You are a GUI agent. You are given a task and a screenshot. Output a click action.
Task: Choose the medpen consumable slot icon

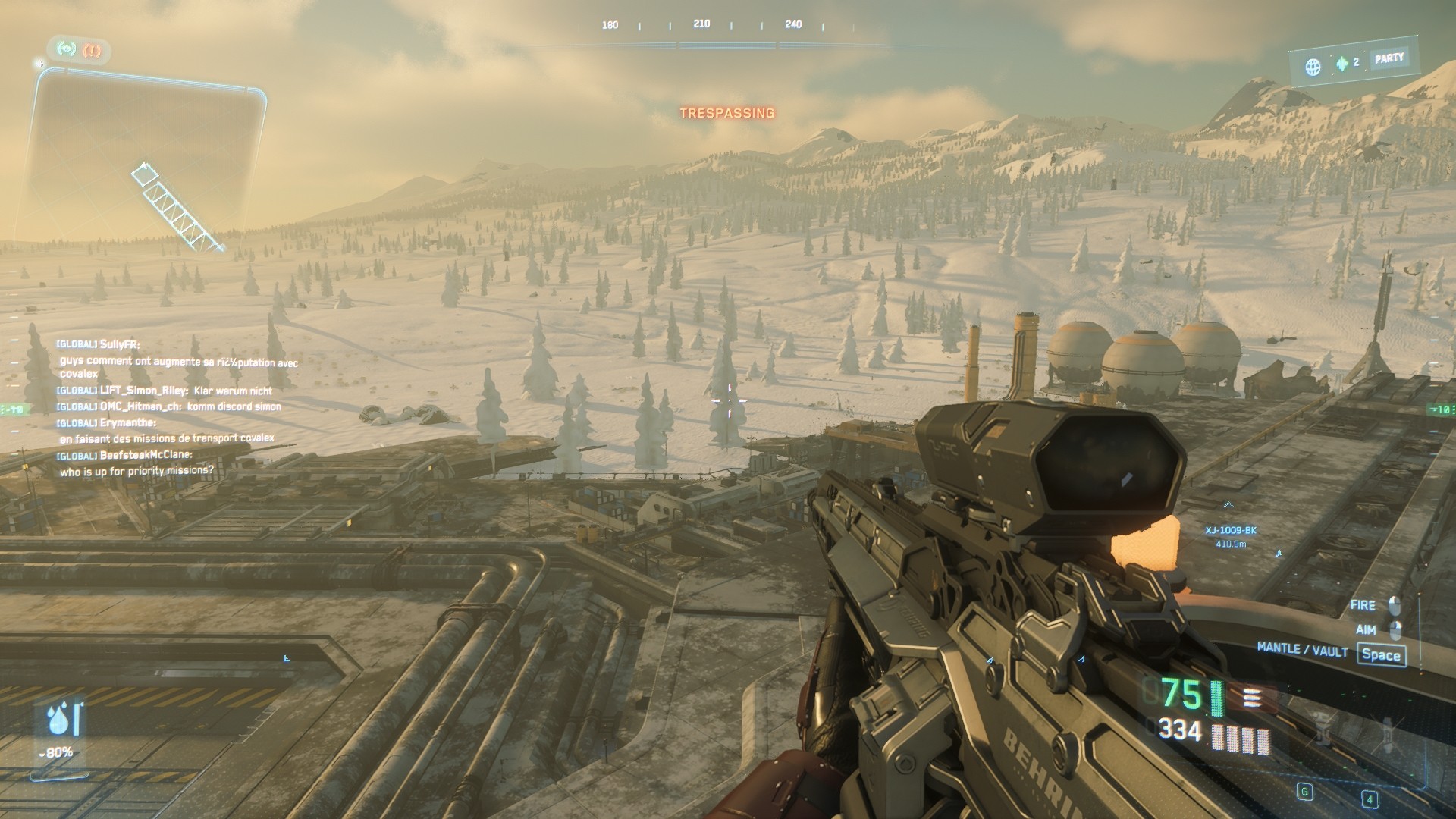click(1388, 733)
